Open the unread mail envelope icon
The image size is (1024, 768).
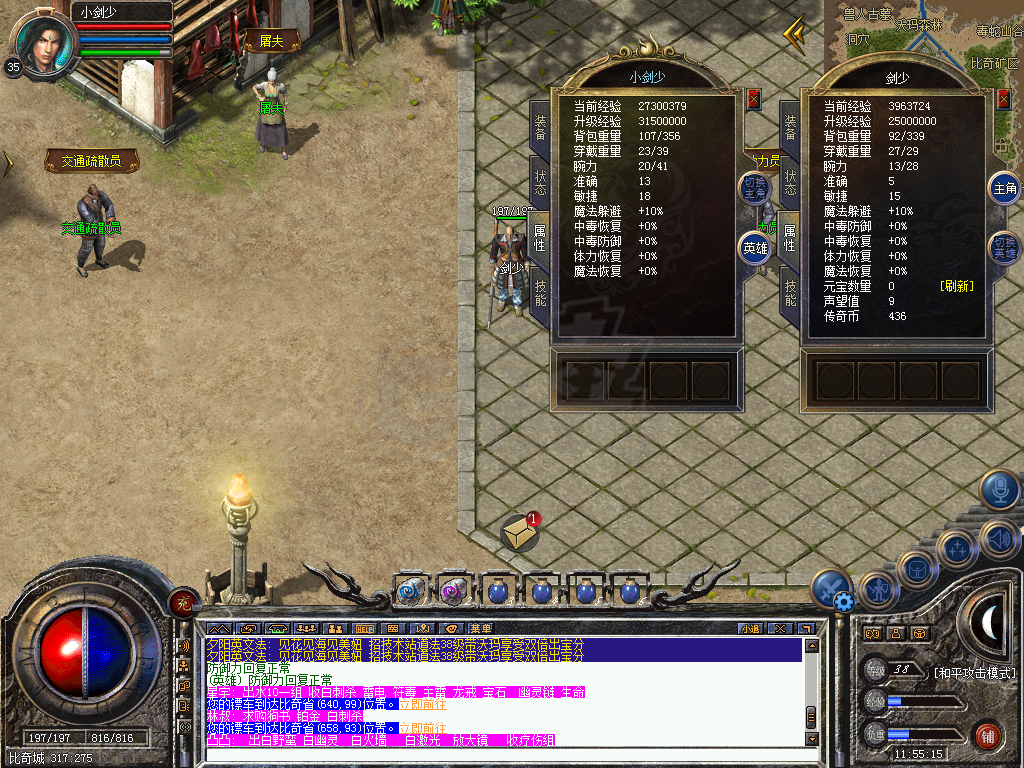tap(522, 534)
